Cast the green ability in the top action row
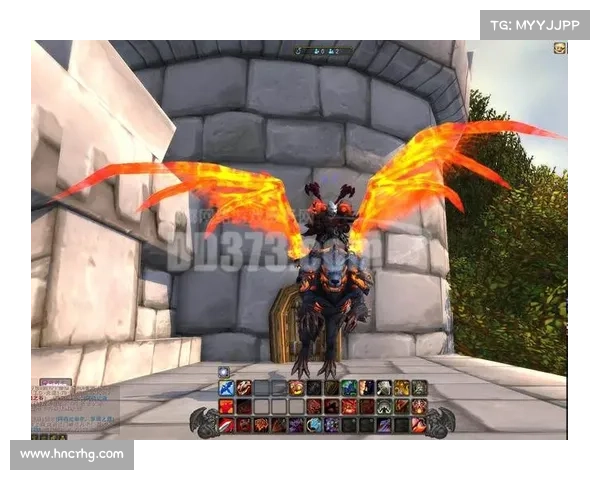The height and width of the screenshot is (480, 600). [348, 388]
